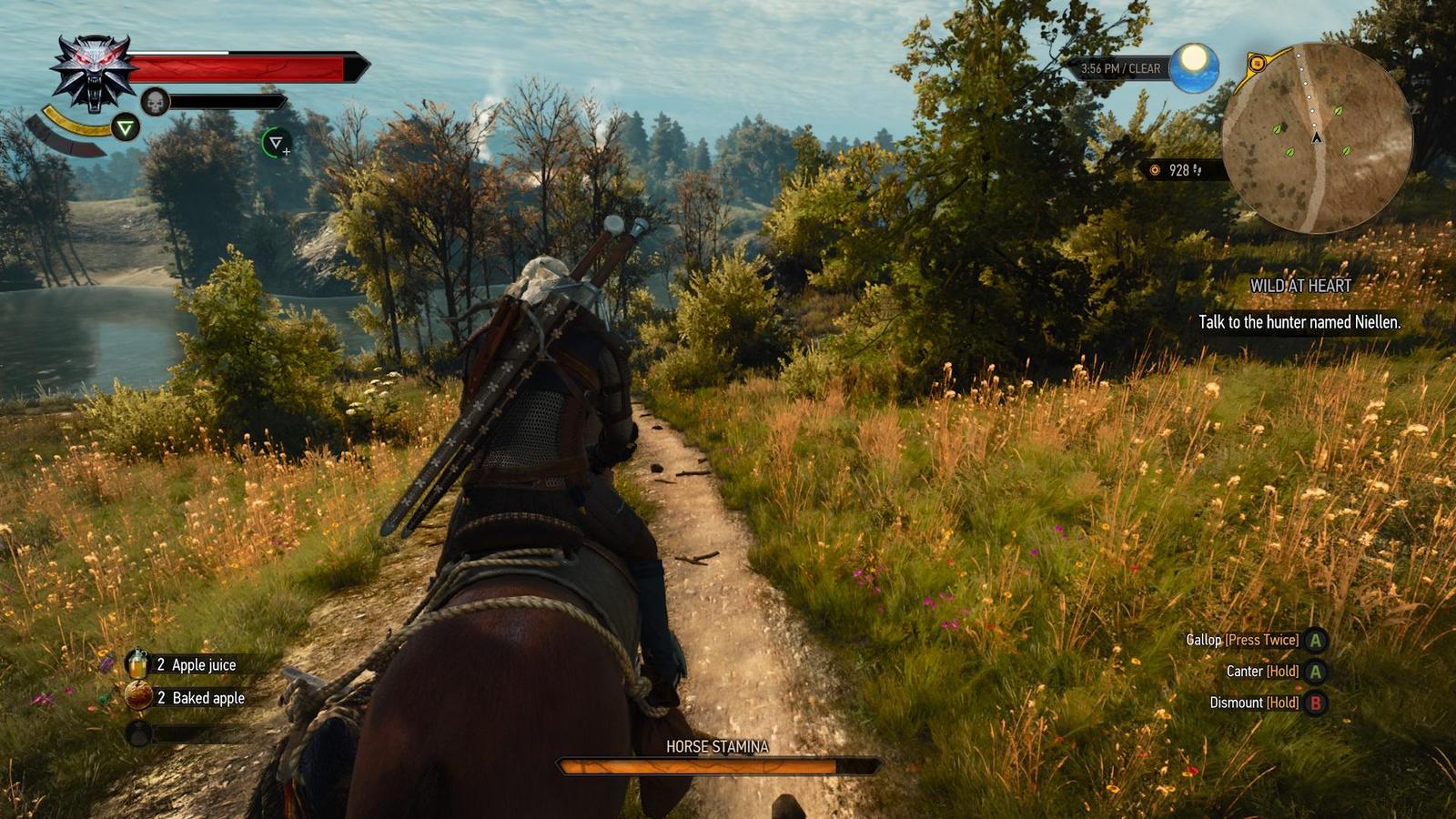1456x819 pixels.
Task: Select the Wild at Heart quest tracker
Action: tap(1299, 286)
